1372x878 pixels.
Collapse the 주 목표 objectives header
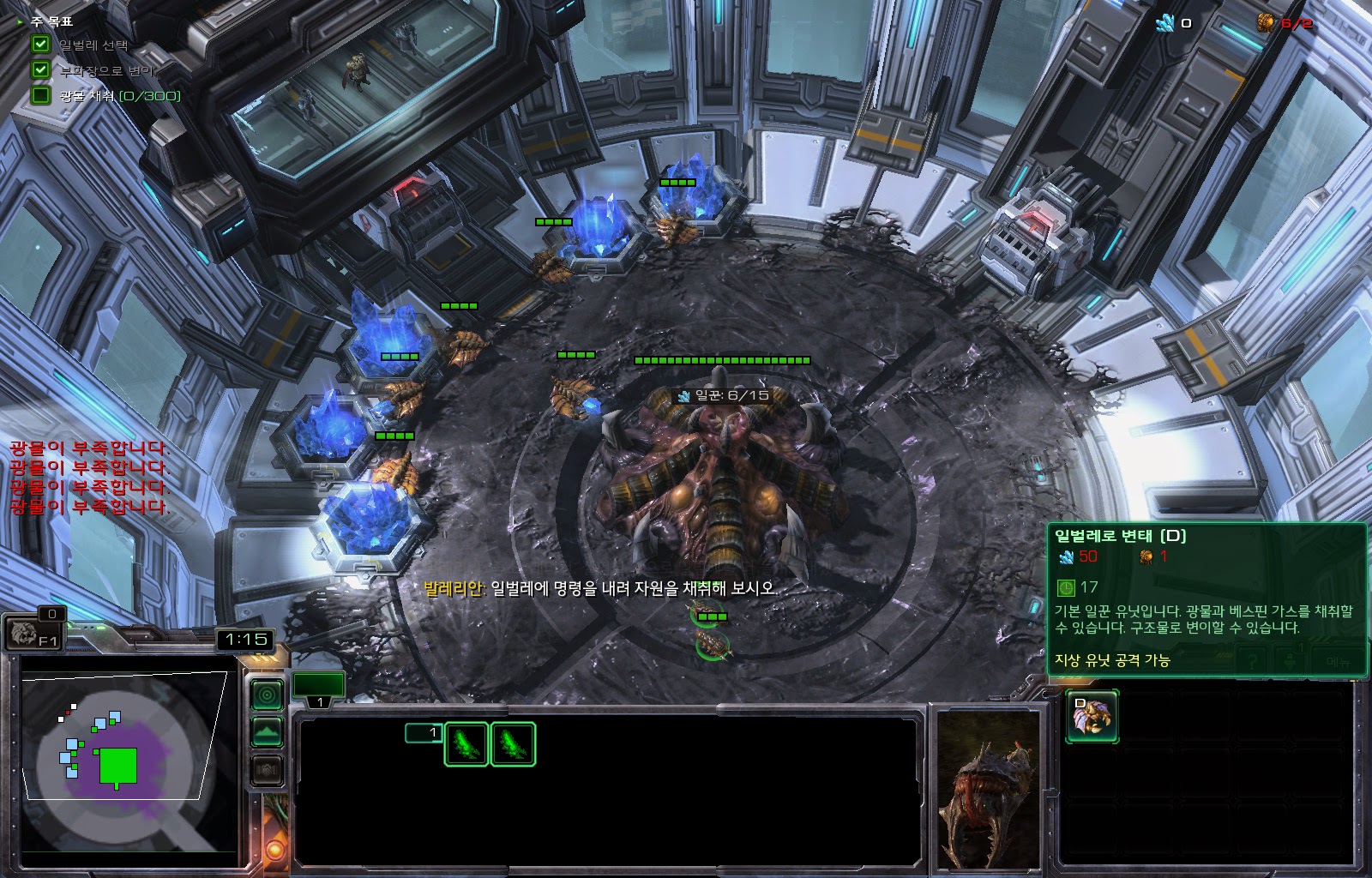pos(21,21)
